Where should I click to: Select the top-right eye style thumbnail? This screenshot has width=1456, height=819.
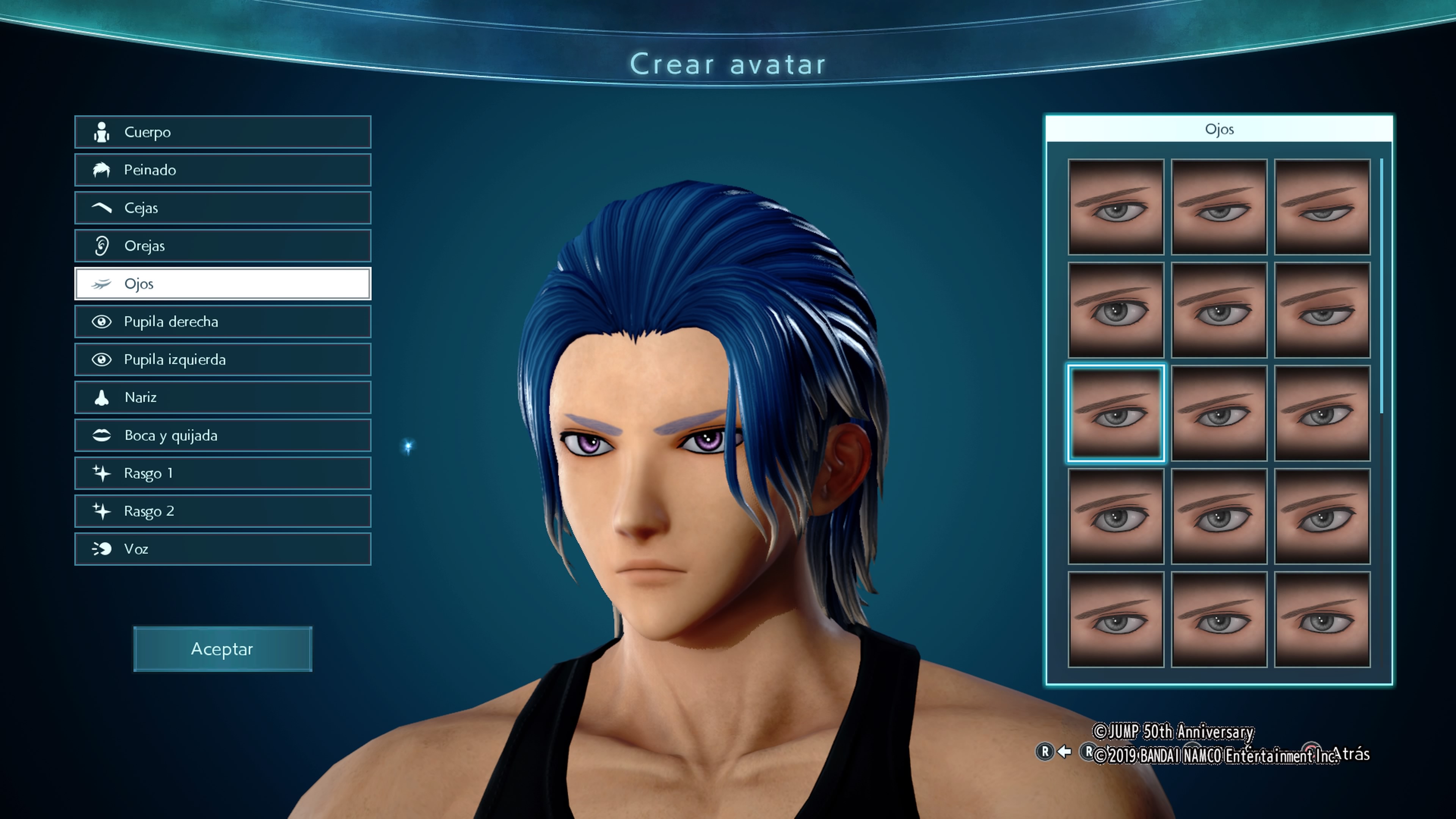[x=1322, y=207]
